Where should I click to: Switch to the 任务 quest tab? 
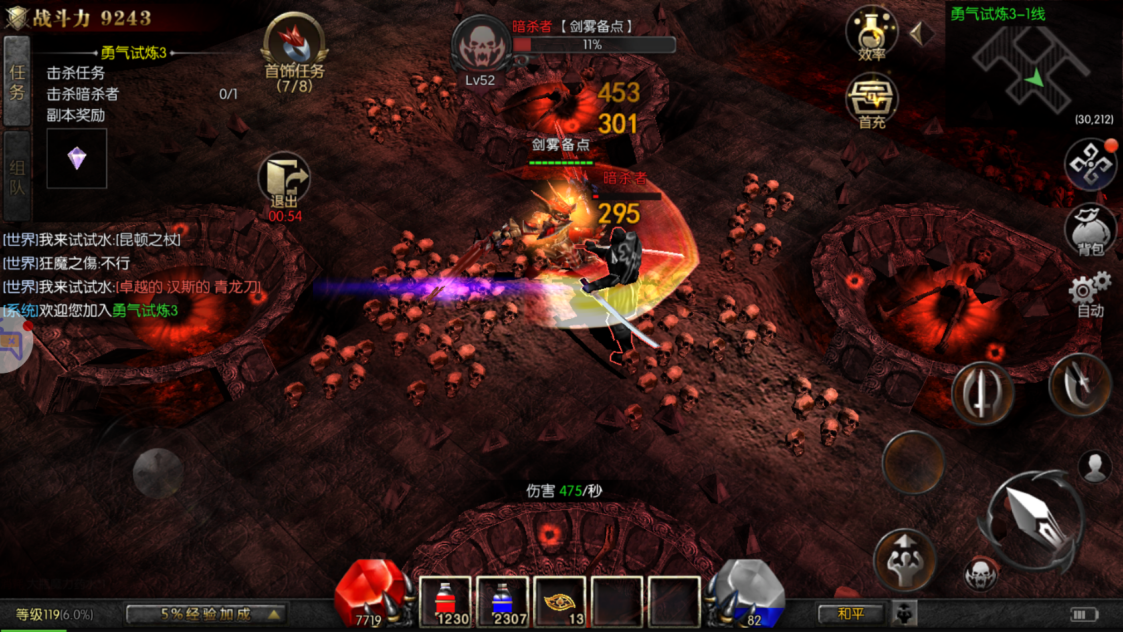[x=17, y=82]
